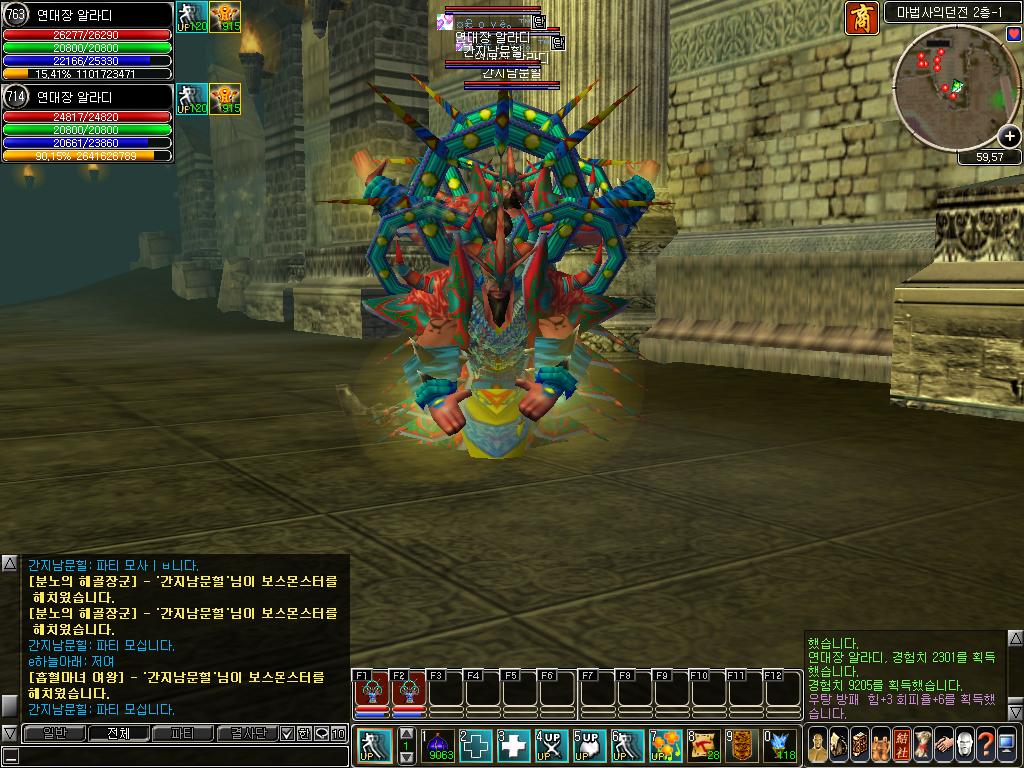Switch to the 결사단 chat tab

point(247,733)
